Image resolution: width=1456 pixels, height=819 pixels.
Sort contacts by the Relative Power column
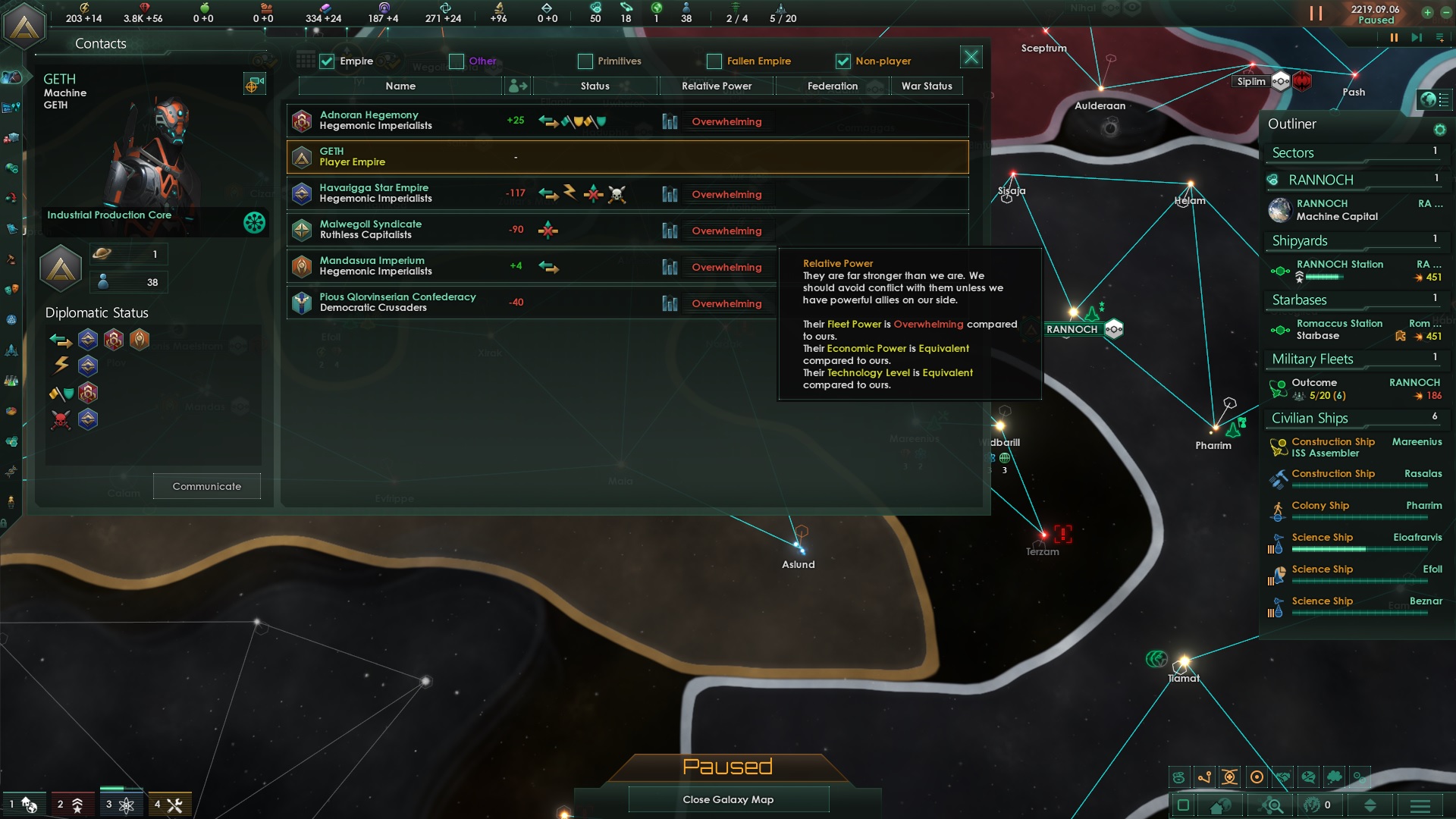coord(716,86)
